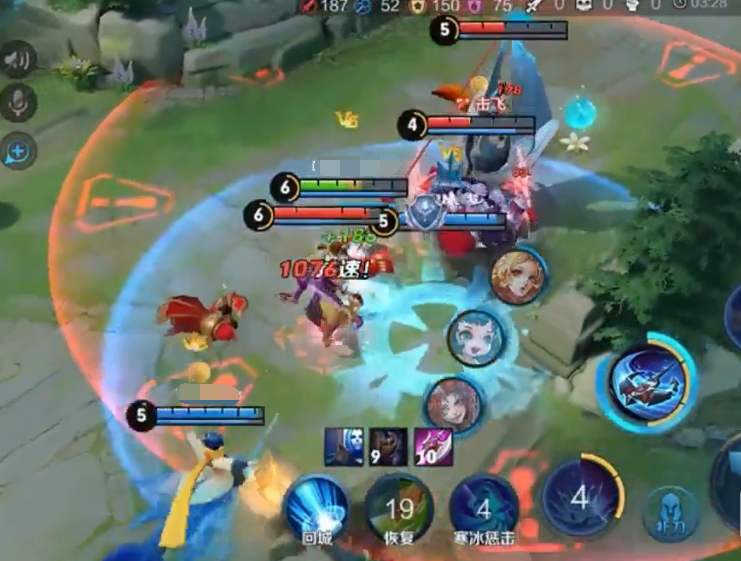Image resolution: width=741 pixels, height=561 pixels.
Task: Target the blonde-haired enemy hero portrait
Action: click(518, 275)
